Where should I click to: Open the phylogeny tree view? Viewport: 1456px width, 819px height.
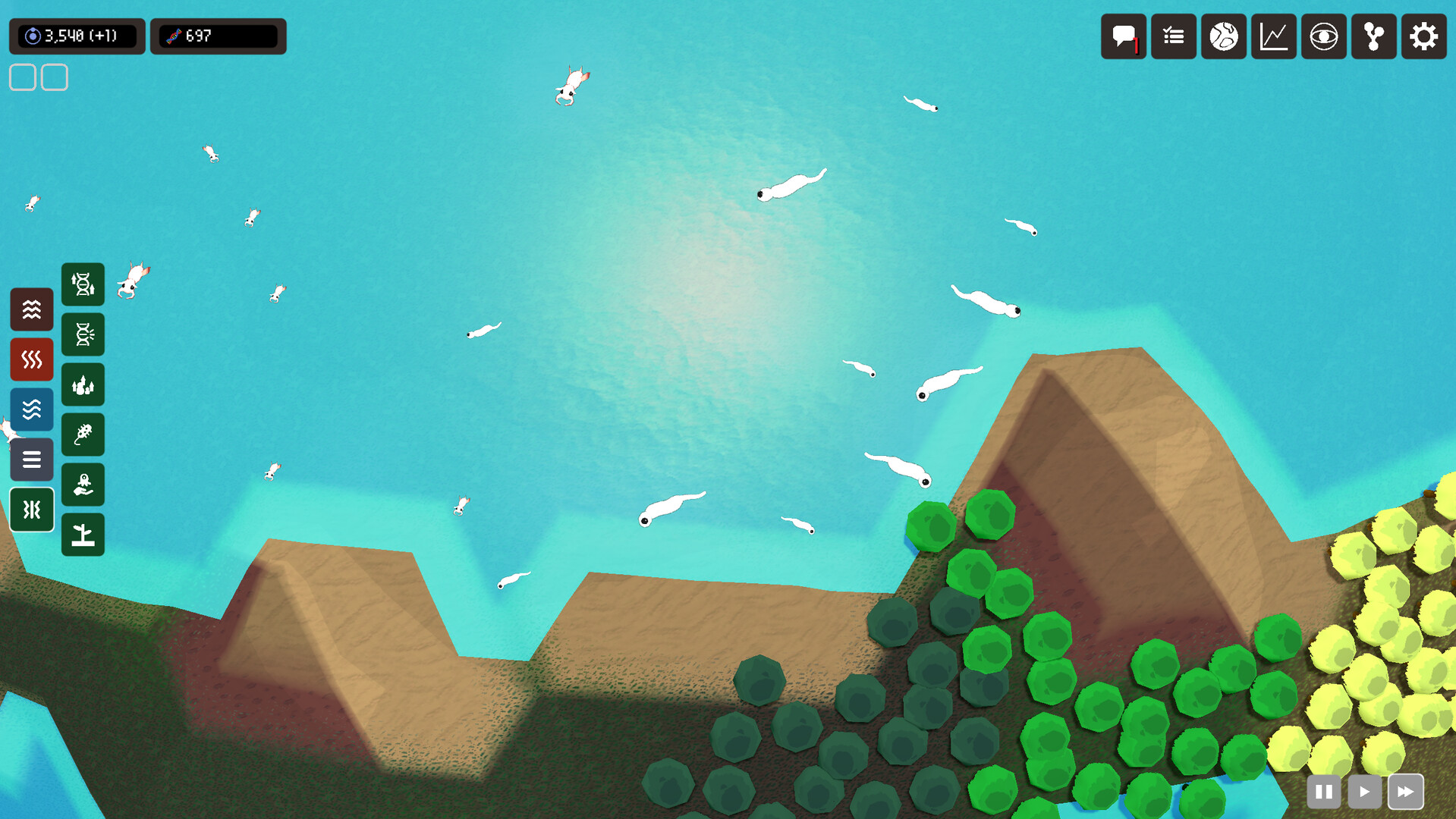(x=1373, y=36)
